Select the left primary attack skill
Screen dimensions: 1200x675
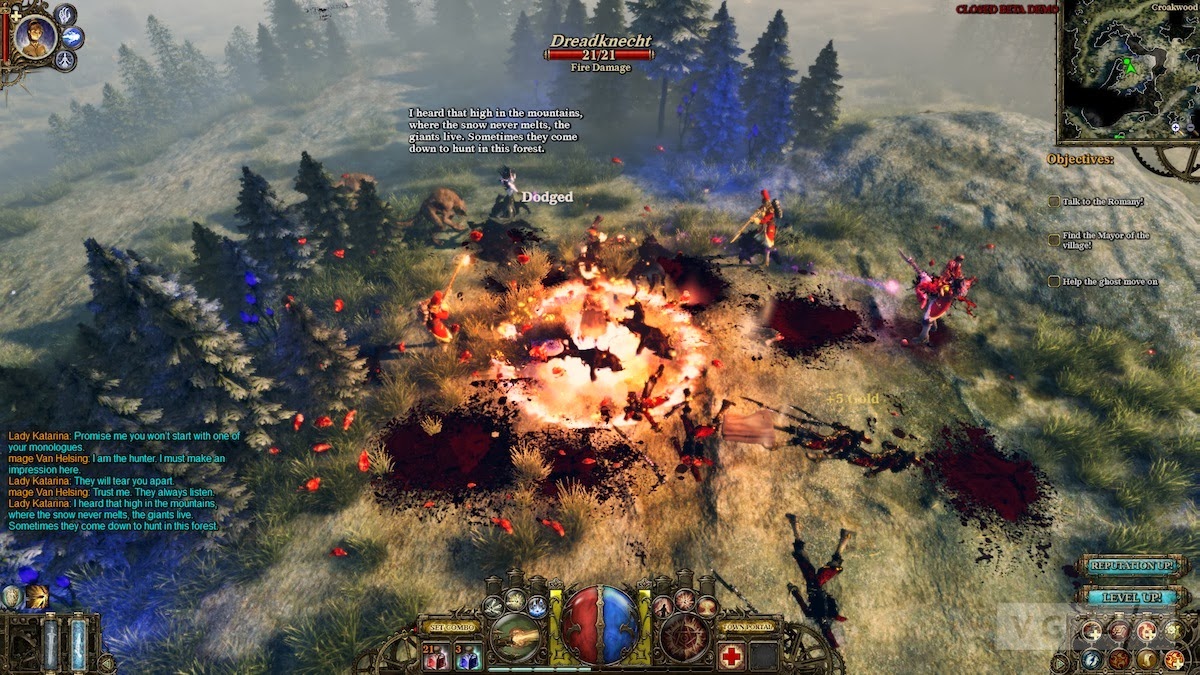[516, 637]
